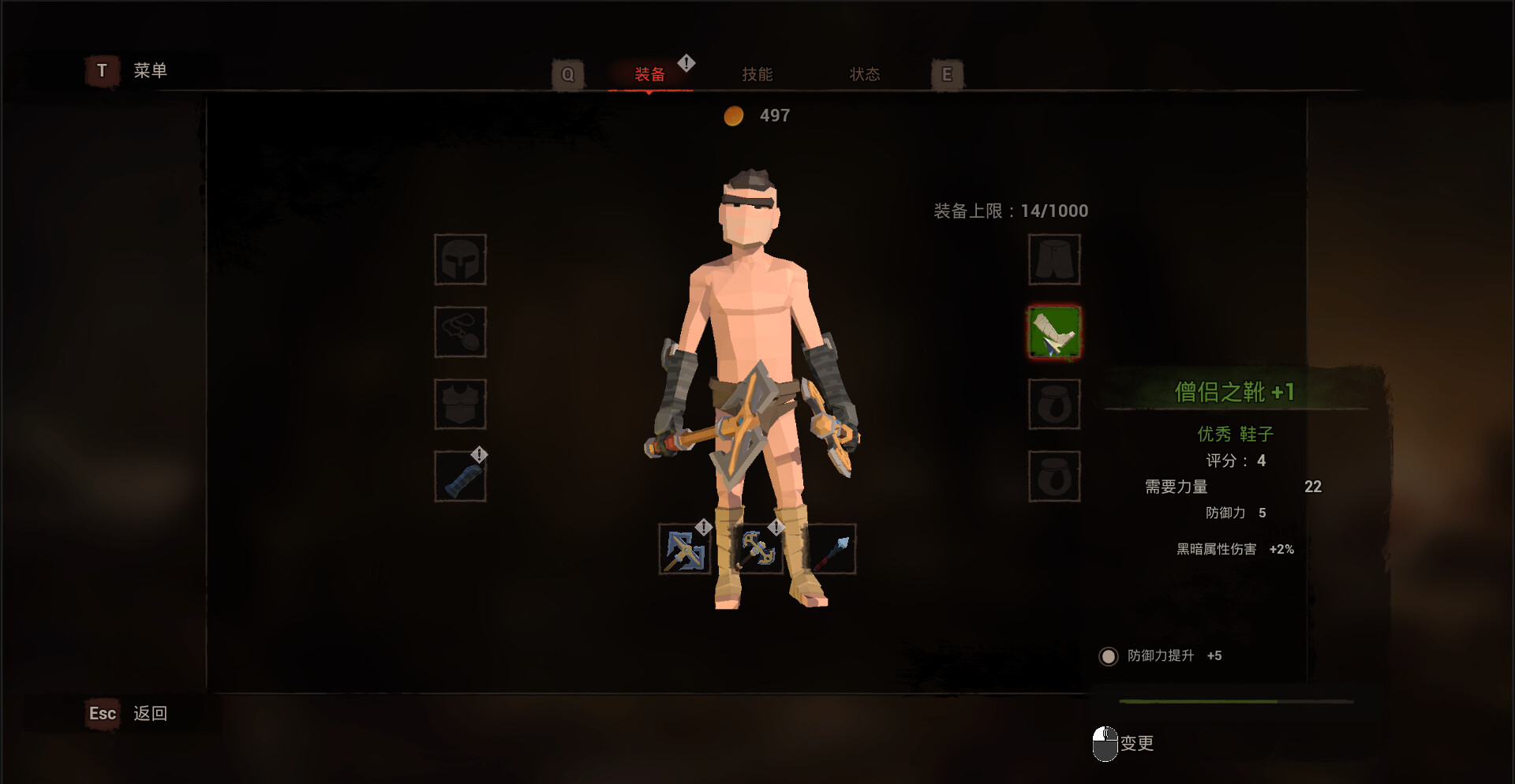This screenshot has height=784, width=1515.
Task: Choose the blue pickaxe weapon slot
Action: click(x=684, y=550)
